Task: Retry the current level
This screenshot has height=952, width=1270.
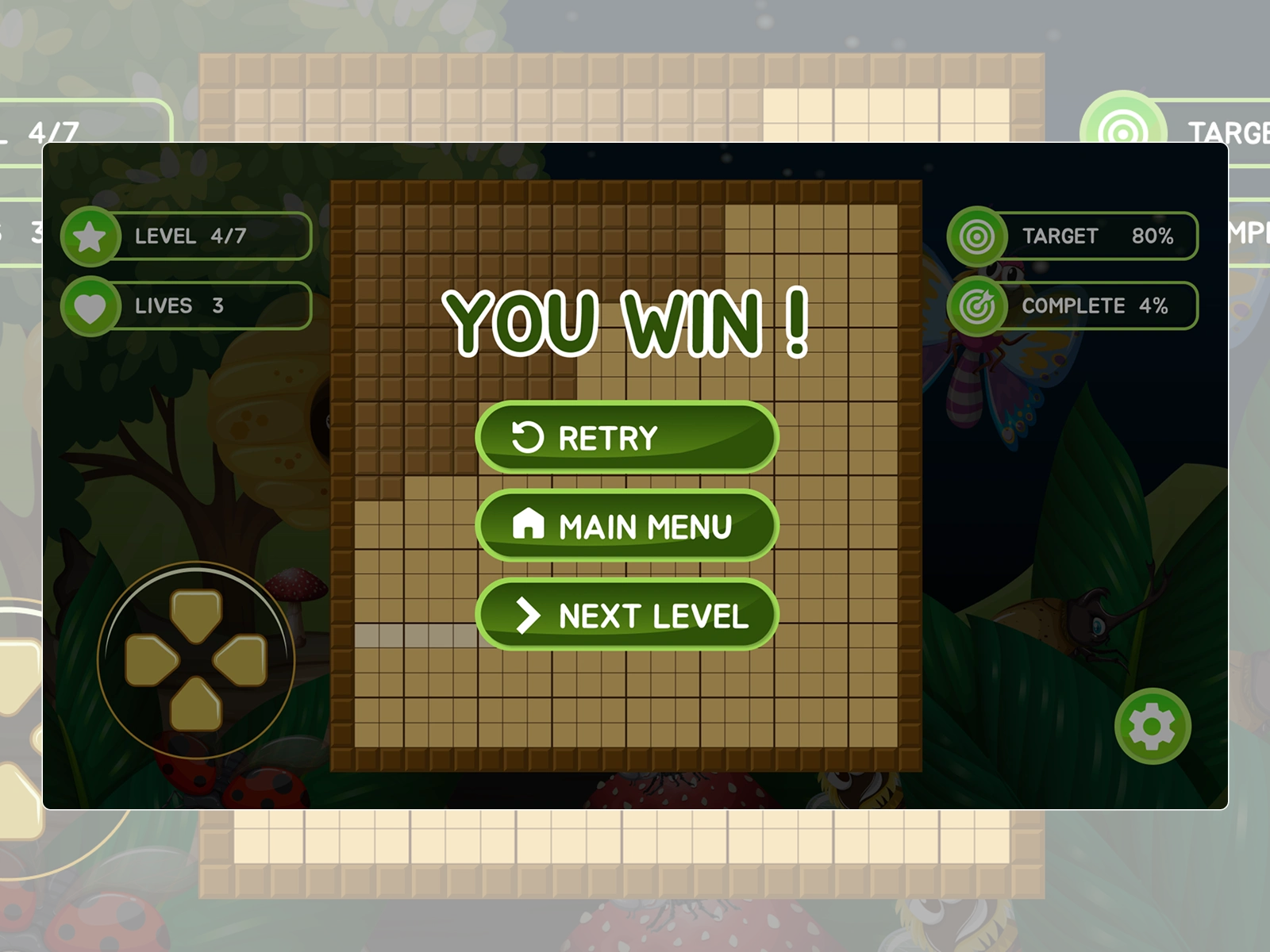Action: coord(626,438)
